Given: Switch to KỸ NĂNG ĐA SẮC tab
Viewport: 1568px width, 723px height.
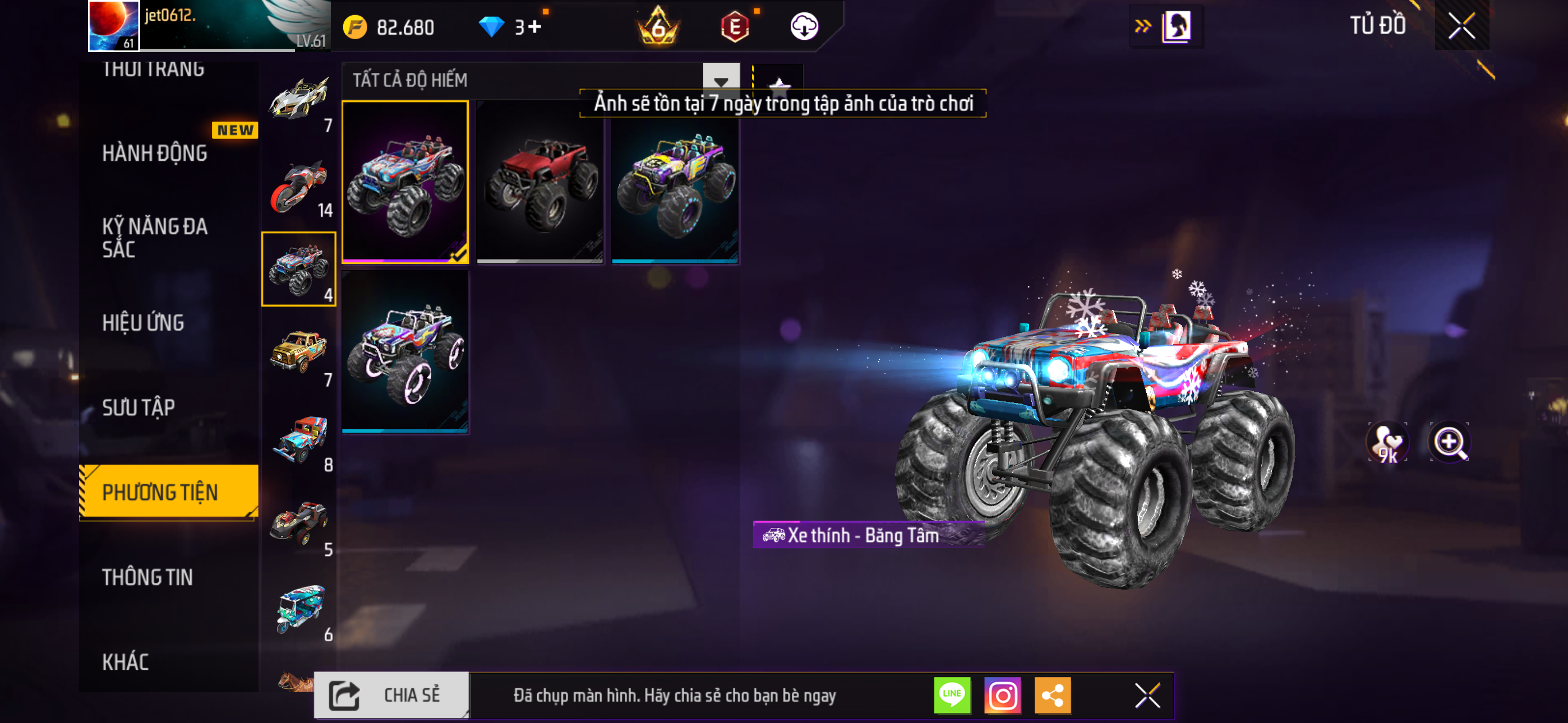Looking at the screenshot, I should coord(155,237).
